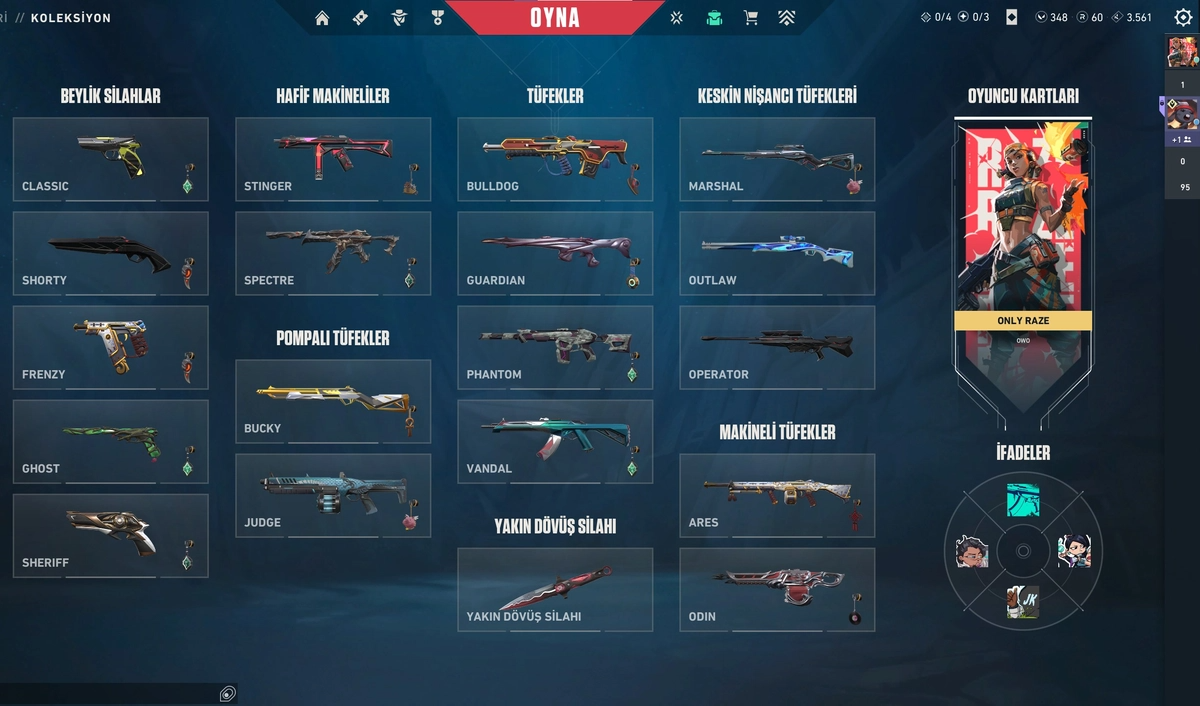Choose the Outlaw sniper slot
1200x706 pixels.
pyautogui.click(x=777, y=252)
